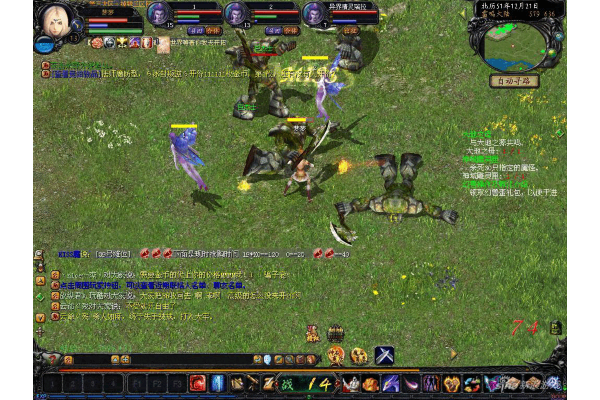This screenshot has width=600, height=400.
Task: Select the second party member portrait
Action: (236, 13)
